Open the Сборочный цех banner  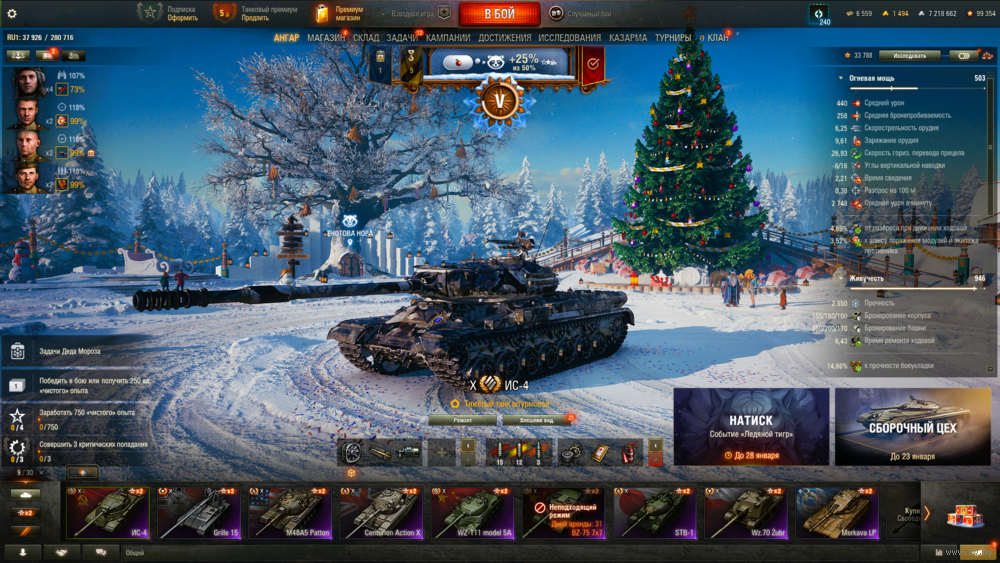click(911, 427)
